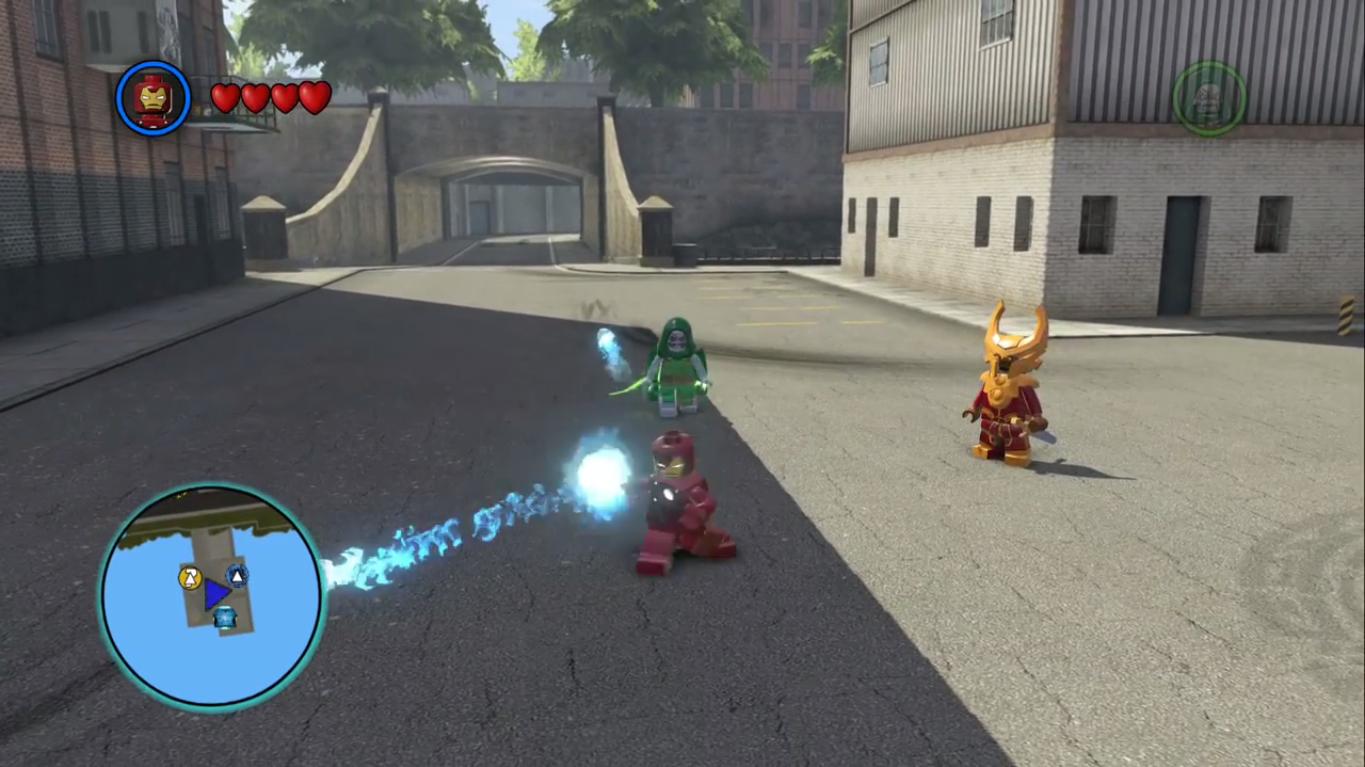Select the cyan character token on the minimap
This screenshot has width=1365, height=767.
tap(225, 617)
